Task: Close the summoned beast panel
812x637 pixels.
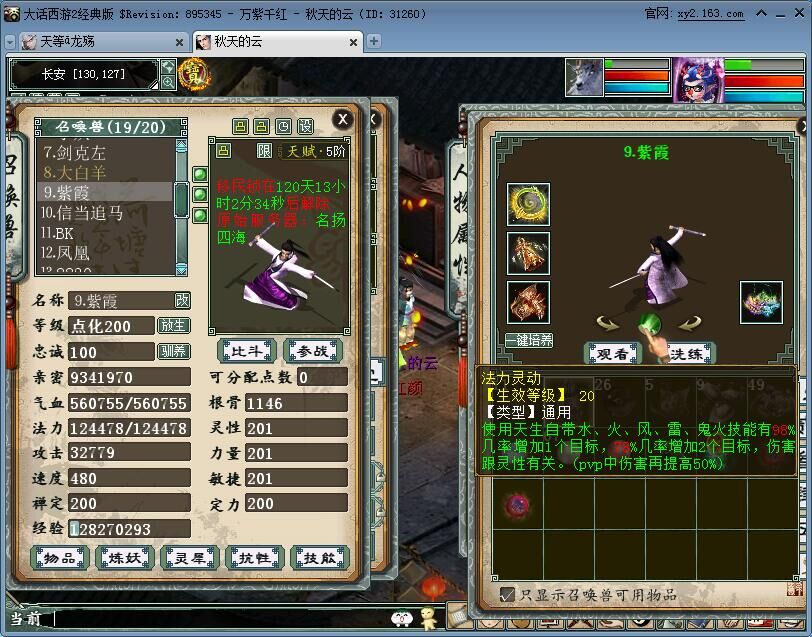Action: click(342, 119)
